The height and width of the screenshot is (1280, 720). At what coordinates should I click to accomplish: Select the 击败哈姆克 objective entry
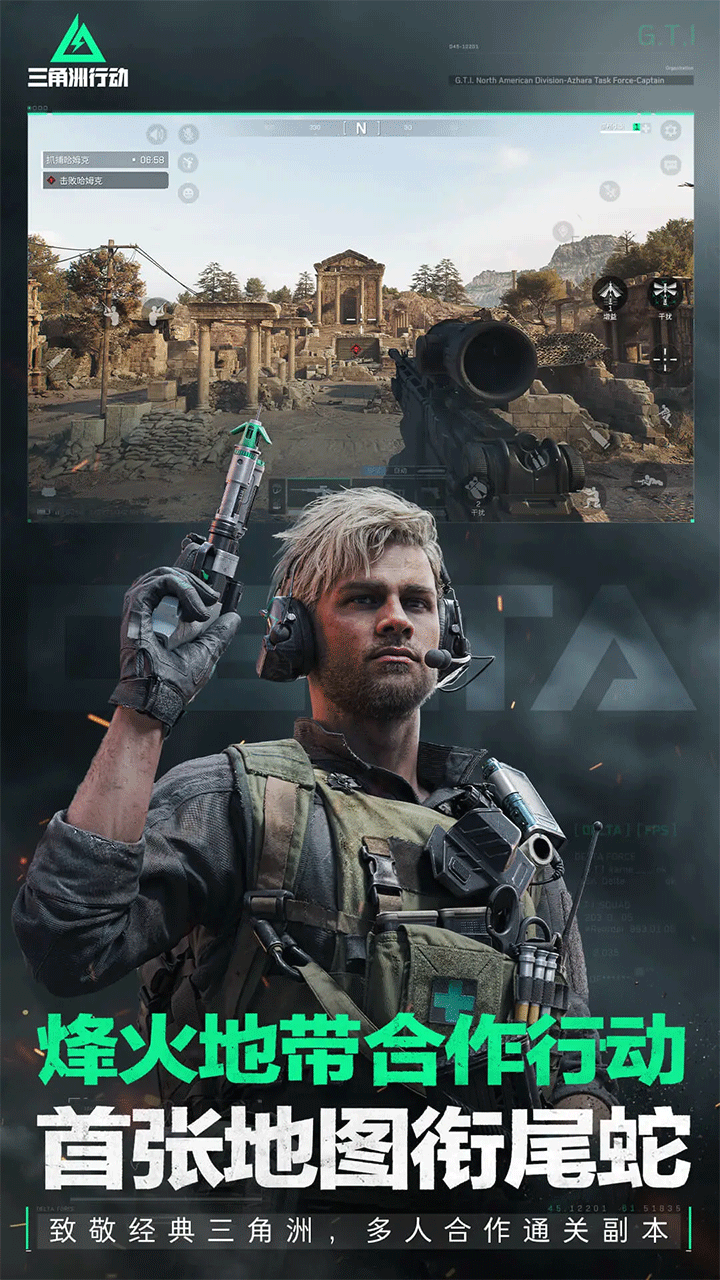tap(104, 181)
